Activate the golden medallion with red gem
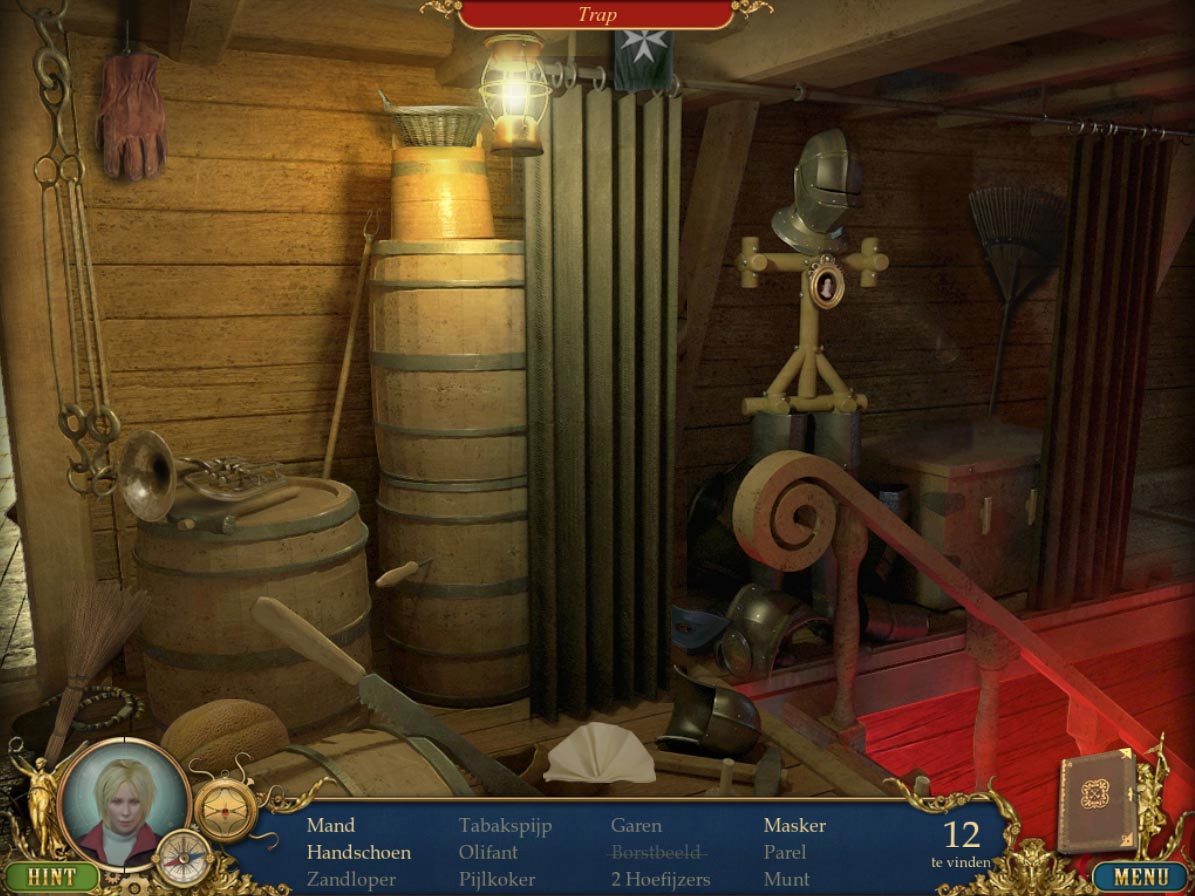The height and width of the screenshot is (896, 1195). (225, 808)
